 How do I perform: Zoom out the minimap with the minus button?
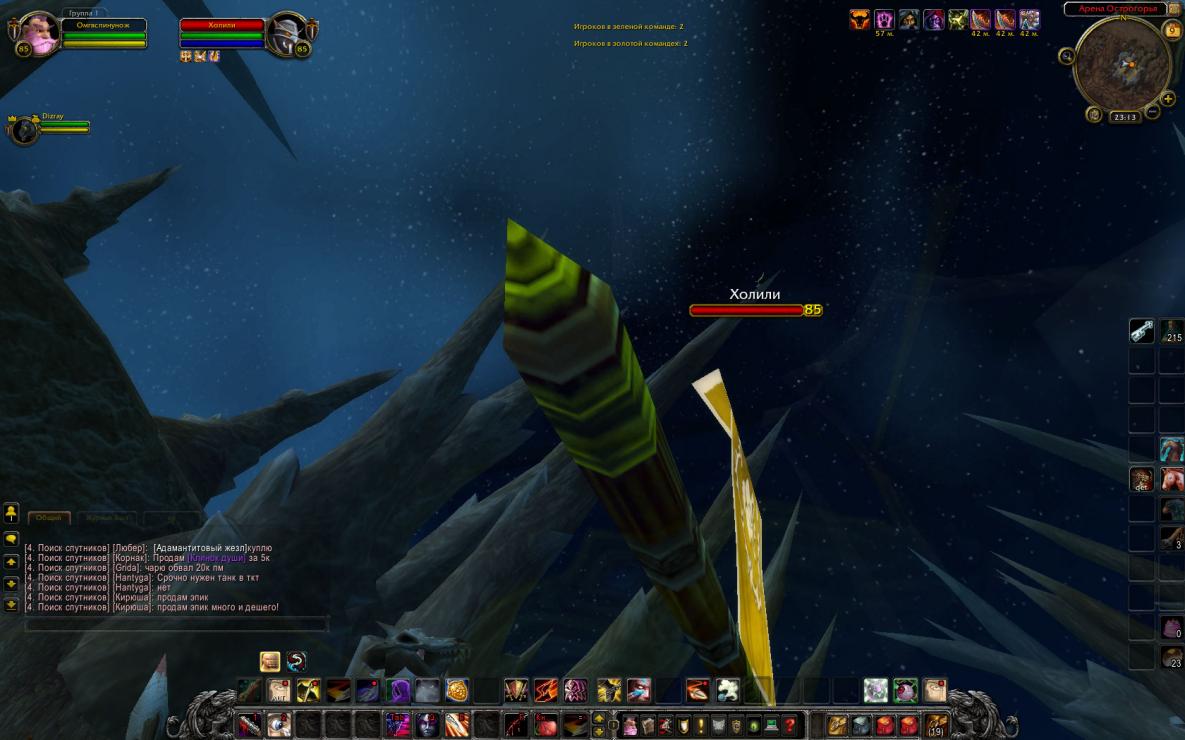click(x=1153, y=112)
